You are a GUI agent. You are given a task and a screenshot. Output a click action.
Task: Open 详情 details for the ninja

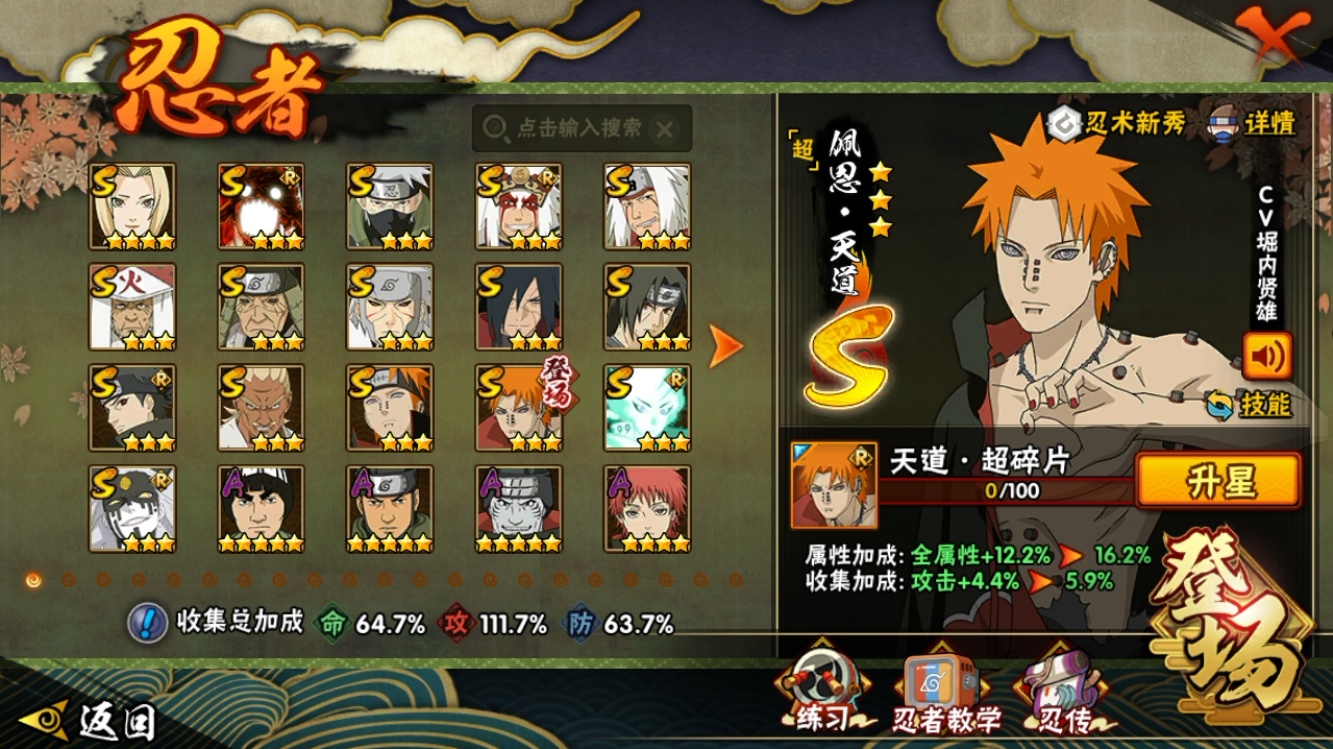tap(1255, 123)
